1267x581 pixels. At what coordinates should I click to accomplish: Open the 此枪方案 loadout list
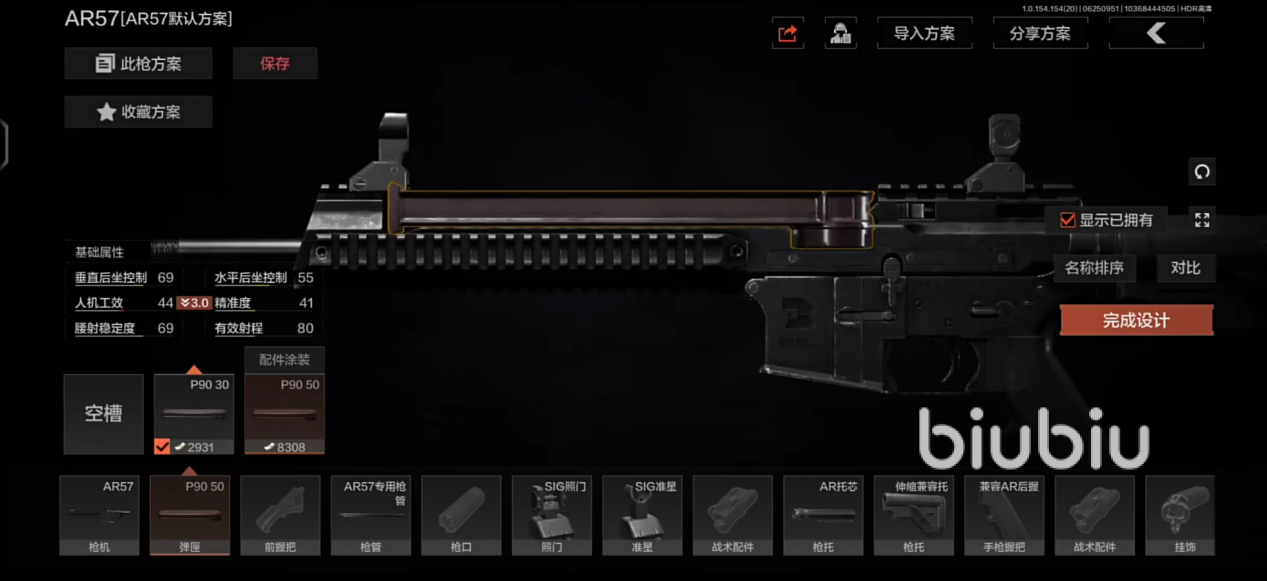pos(138,63)
